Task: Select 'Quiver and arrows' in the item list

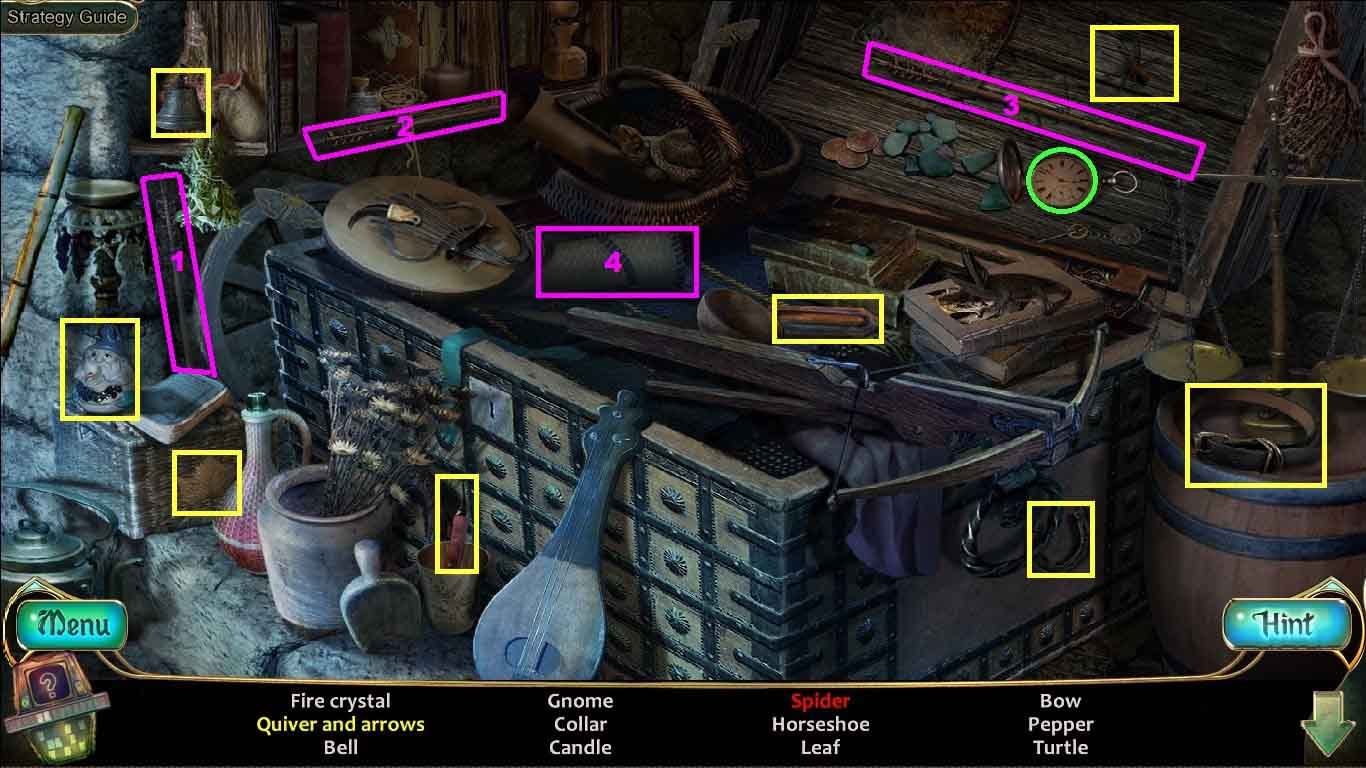Action: pos(340,724)
